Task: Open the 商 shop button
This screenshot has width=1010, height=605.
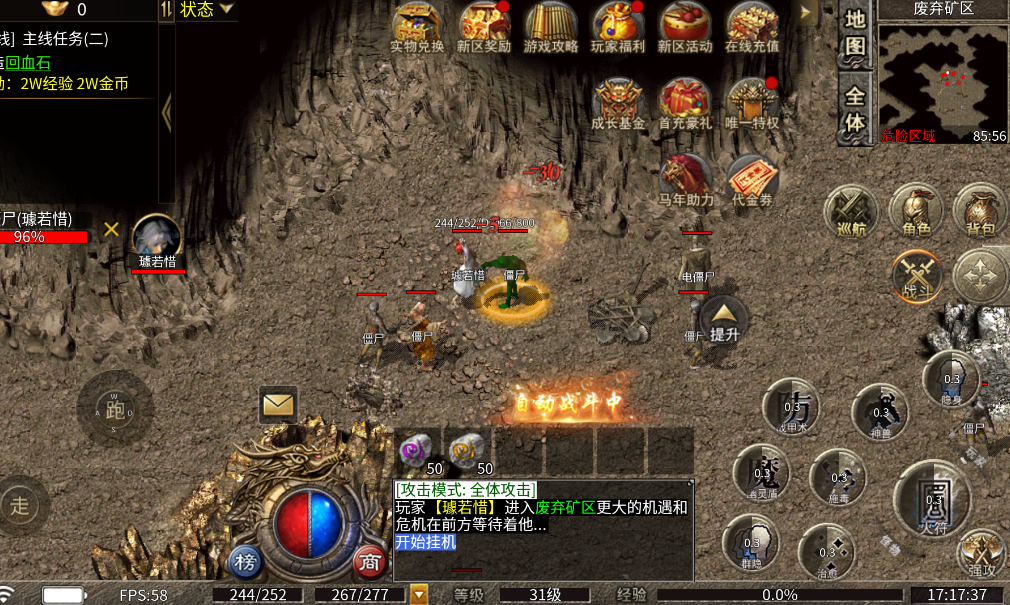Action: [x=370, y=562]
